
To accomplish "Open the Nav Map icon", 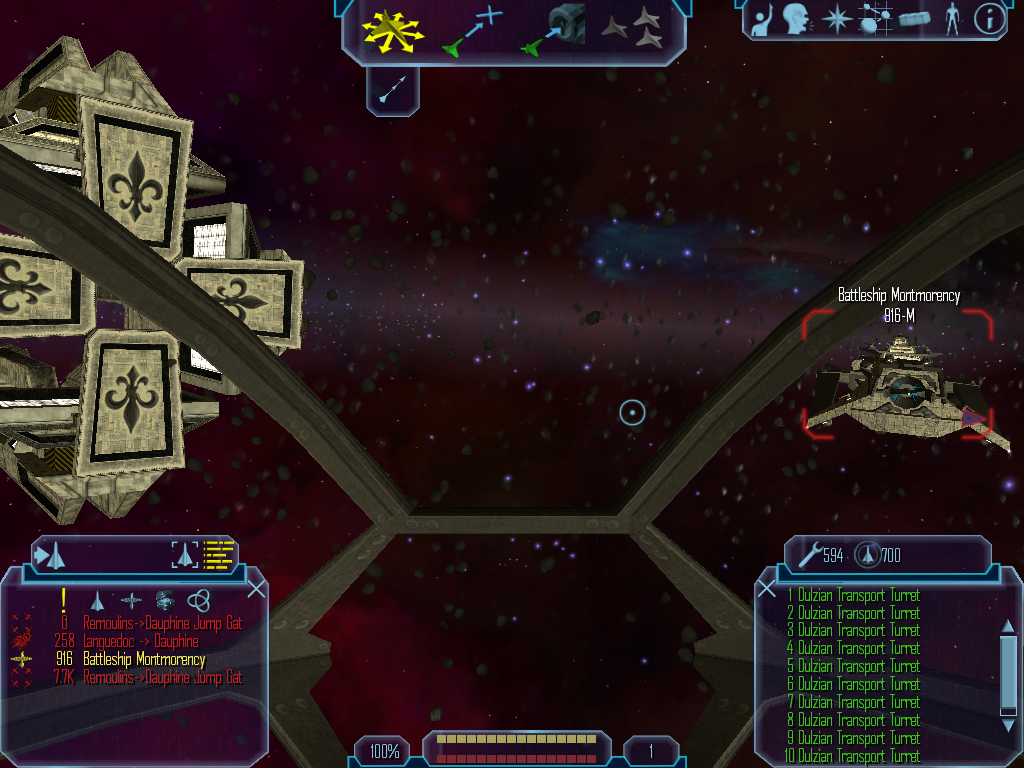I will coord(874,19).
